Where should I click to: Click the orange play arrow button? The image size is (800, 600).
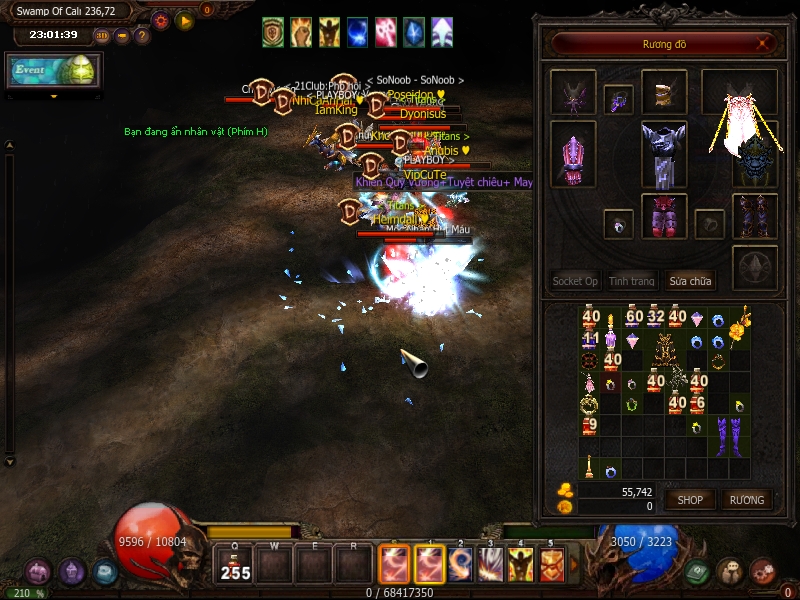point(184,19)
